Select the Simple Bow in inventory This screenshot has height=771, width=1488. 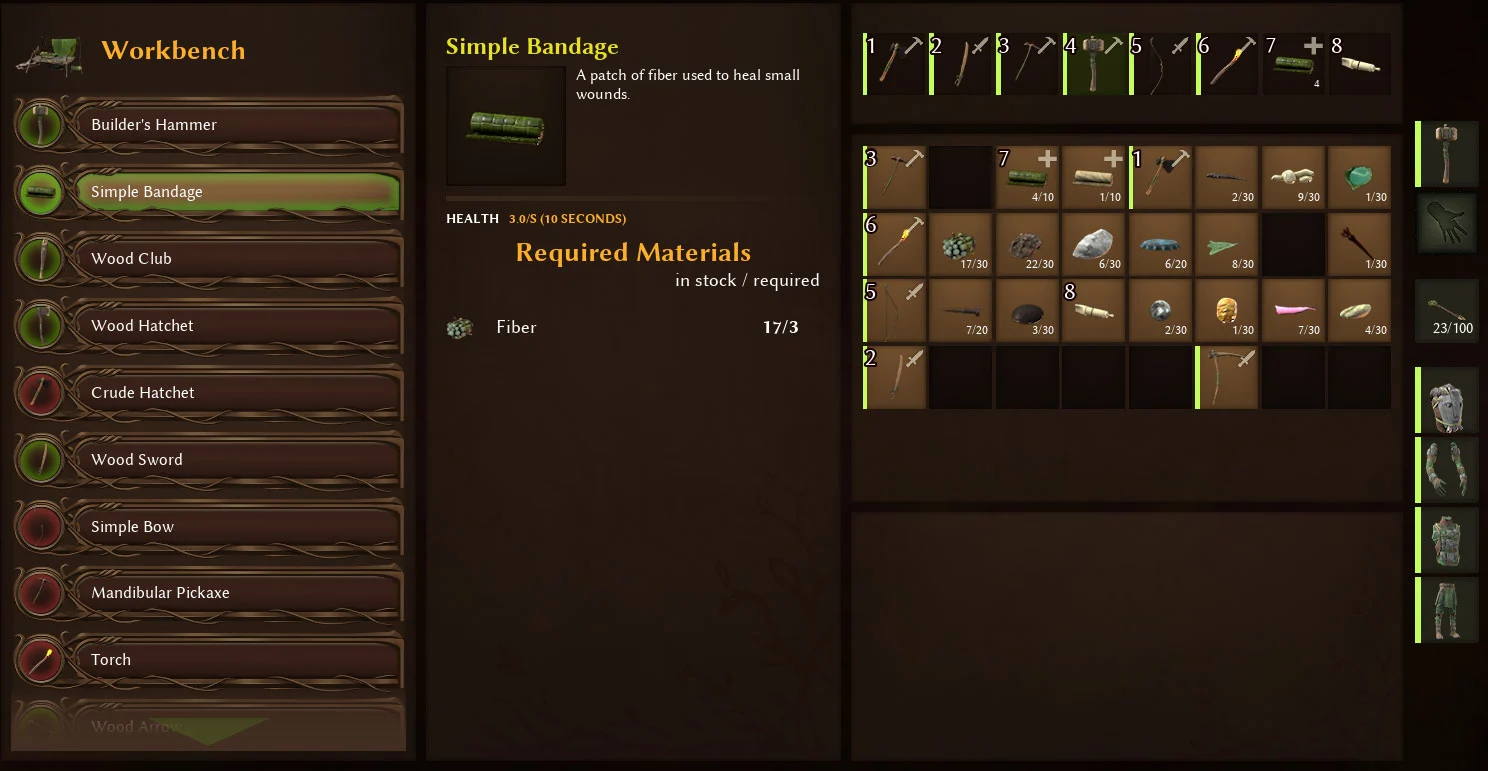click(x=893, y=310)
